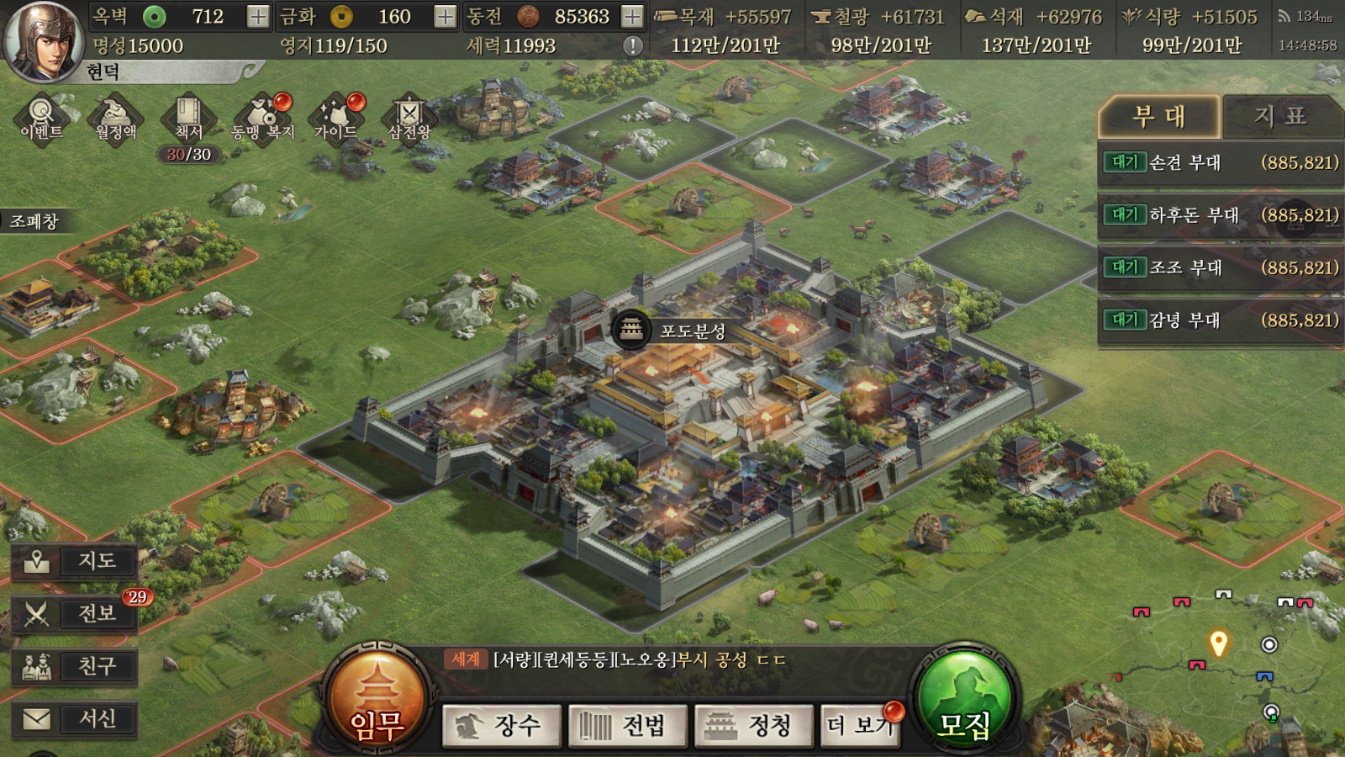Image resolution: width=1345 pixels, height=757 pixels.
Task: Open the 지도 map button
Action: tap(76, 561)
